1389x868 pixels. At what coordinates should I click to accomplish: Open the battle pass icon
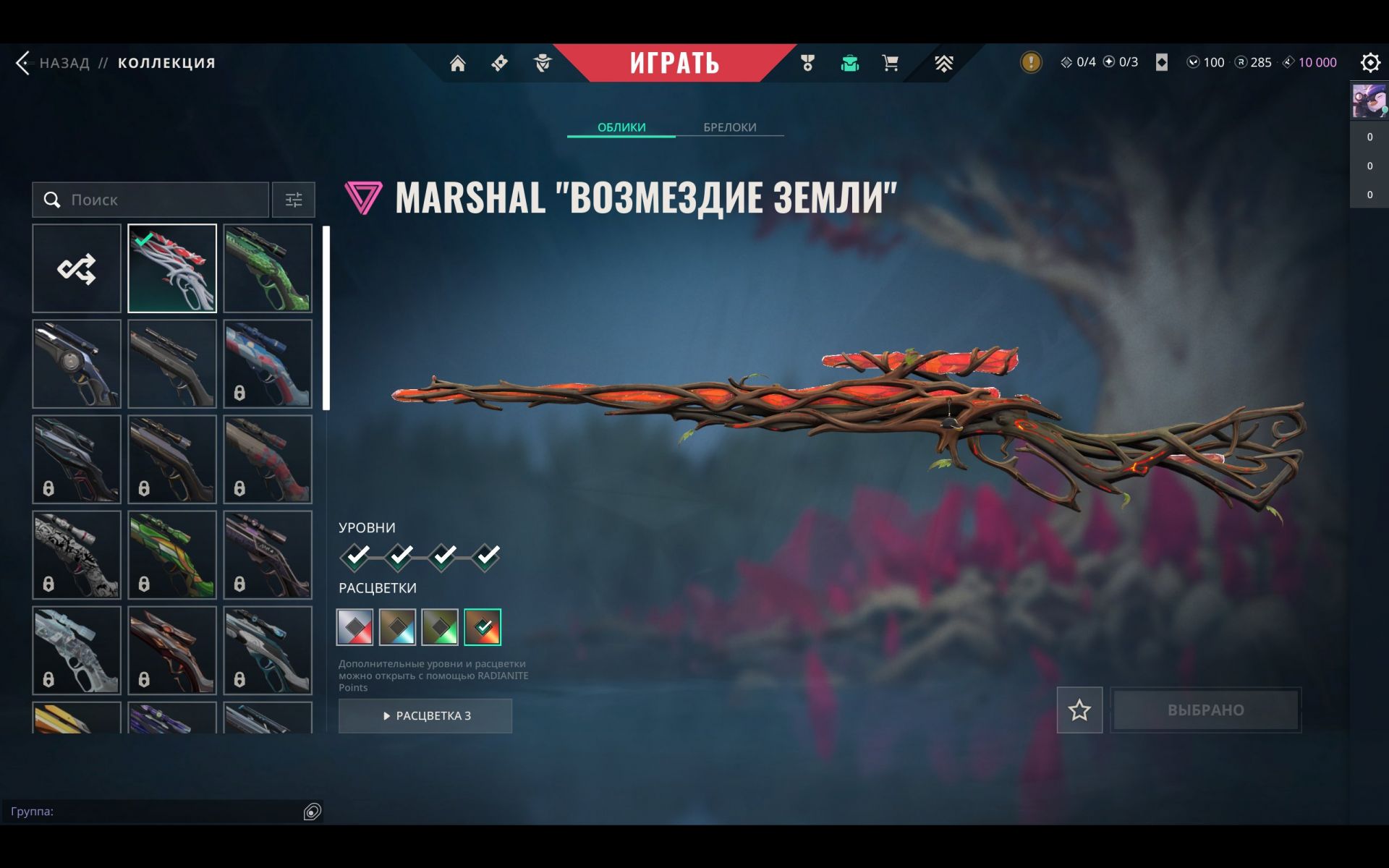tap(499, 64)
